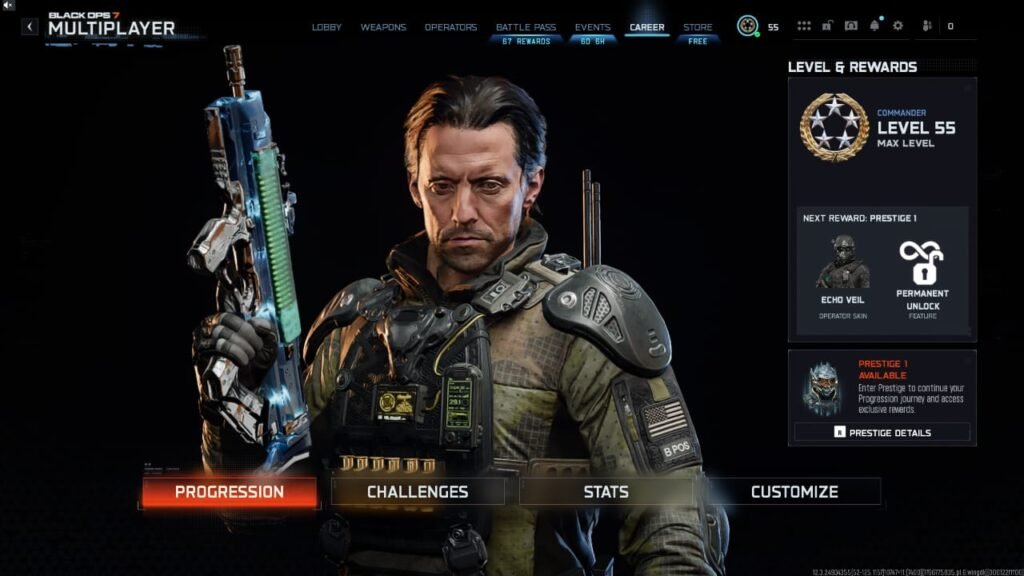Viewport: 1024px width, 576px height.
Task: Open Prestige Details
Action: pyautogui.click(x=882, y=433)
